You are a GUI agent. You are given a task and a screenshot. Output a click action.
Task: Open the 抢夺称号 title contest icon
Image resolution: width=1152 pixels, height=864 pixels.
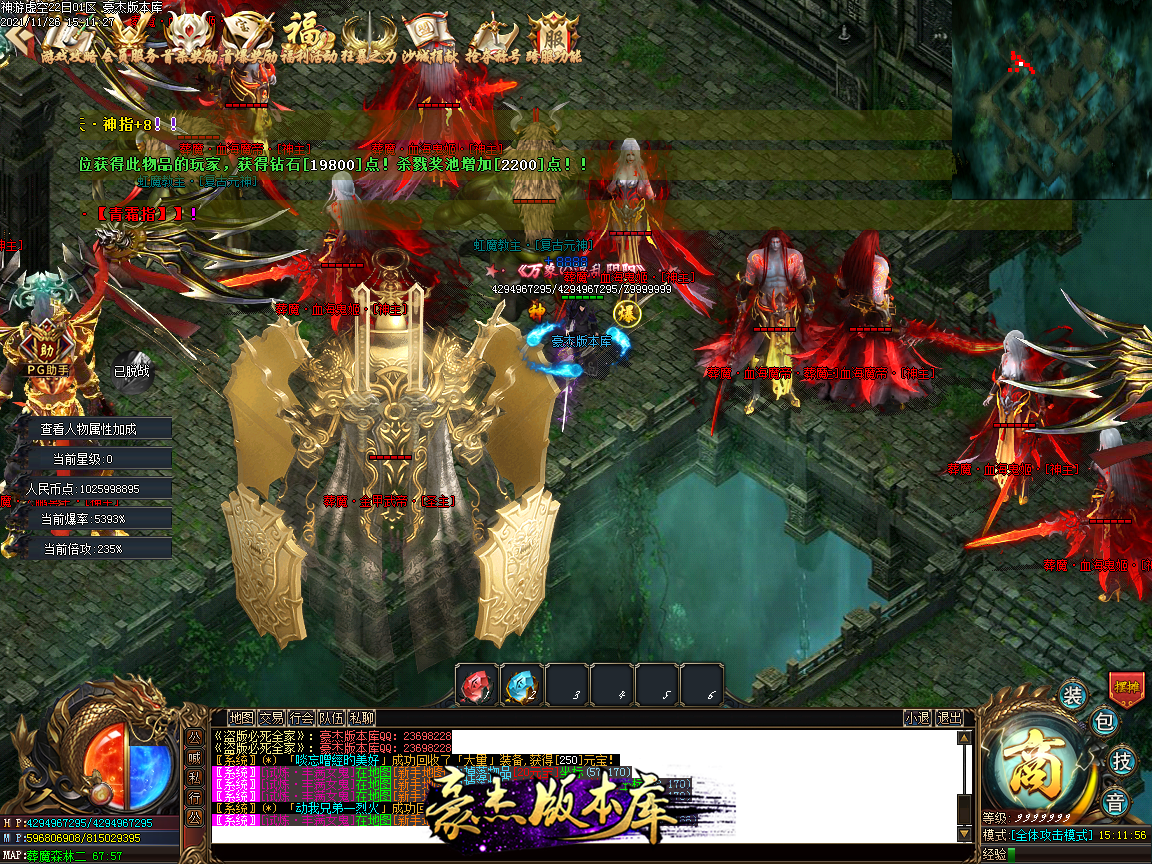point(494,36)
